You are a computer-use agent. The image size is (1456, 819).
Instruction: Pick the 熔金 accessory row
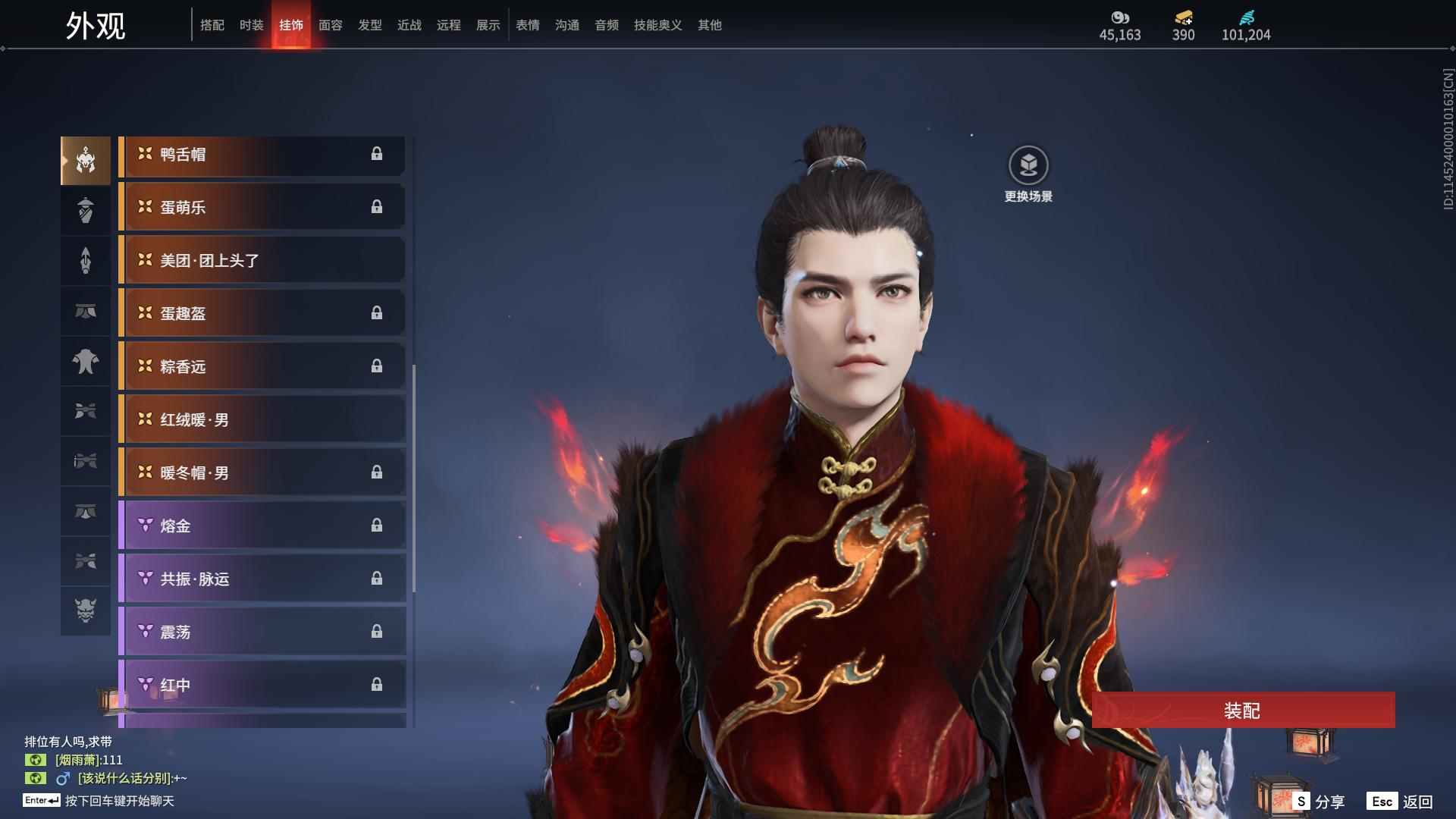262,526
